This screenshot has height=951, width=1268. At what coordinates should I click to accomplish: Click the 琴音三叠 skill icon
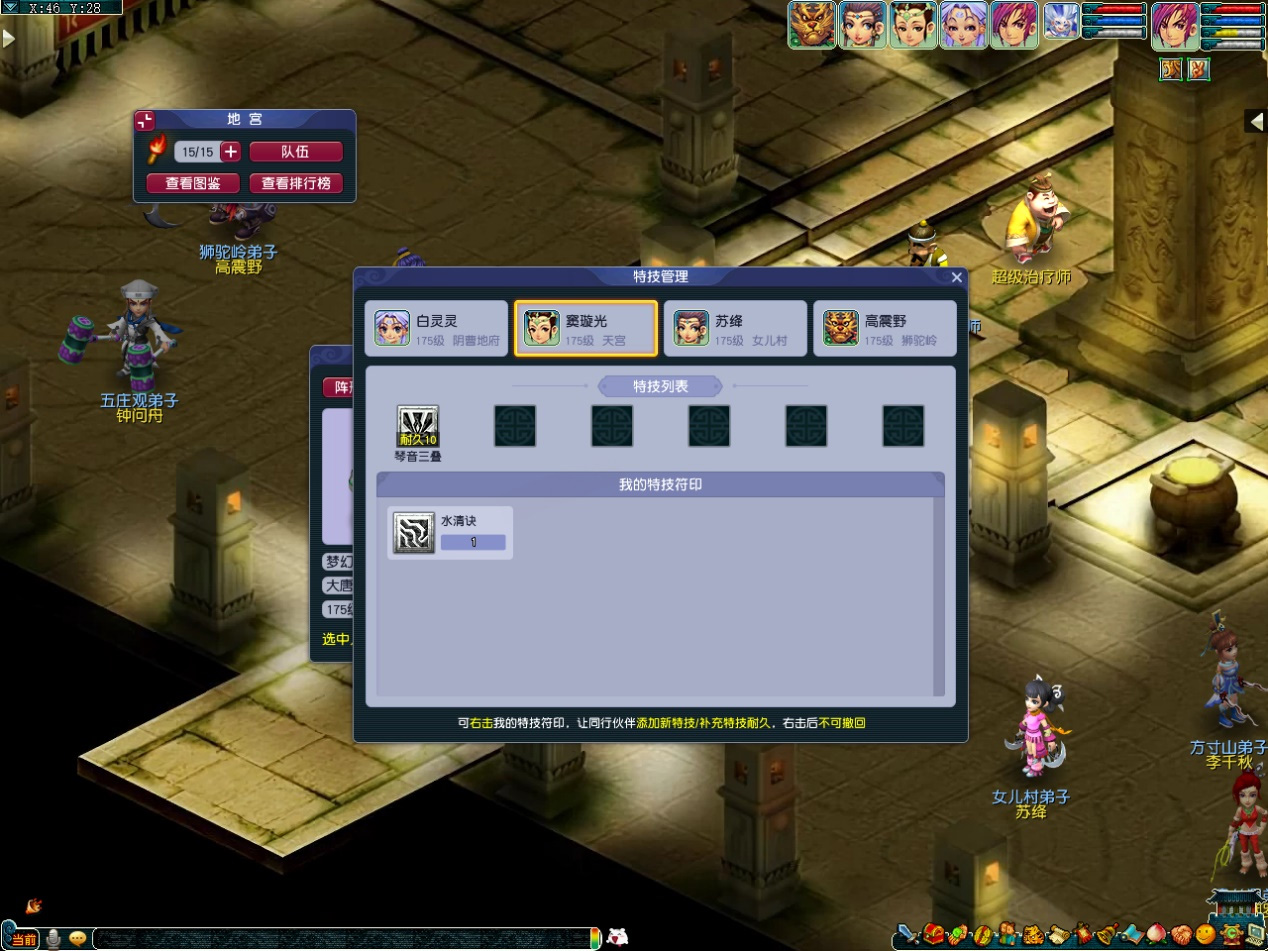[418, 426]
